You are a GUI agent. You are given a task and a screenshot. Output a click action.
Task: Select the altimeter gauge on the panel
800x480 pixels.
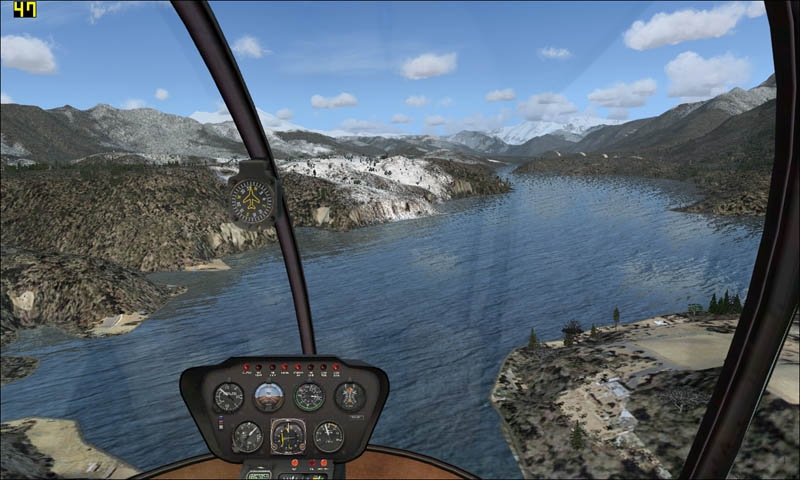coord(247,436)
